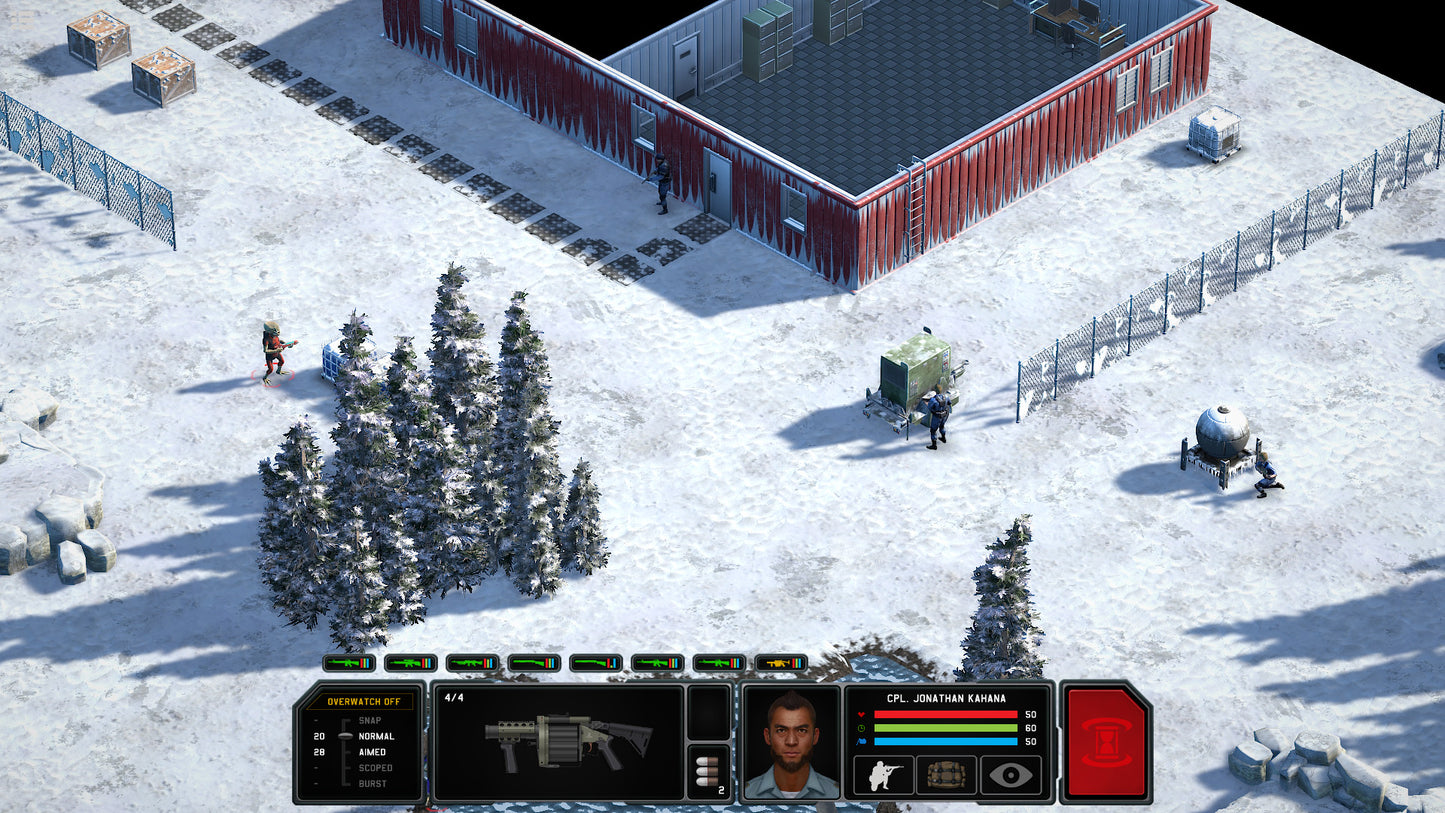Image resolution: width=1445 pixels, height=813 pixels.
Task: Click the eye icon to check enemy visibility
Action: pos(1010,774)
